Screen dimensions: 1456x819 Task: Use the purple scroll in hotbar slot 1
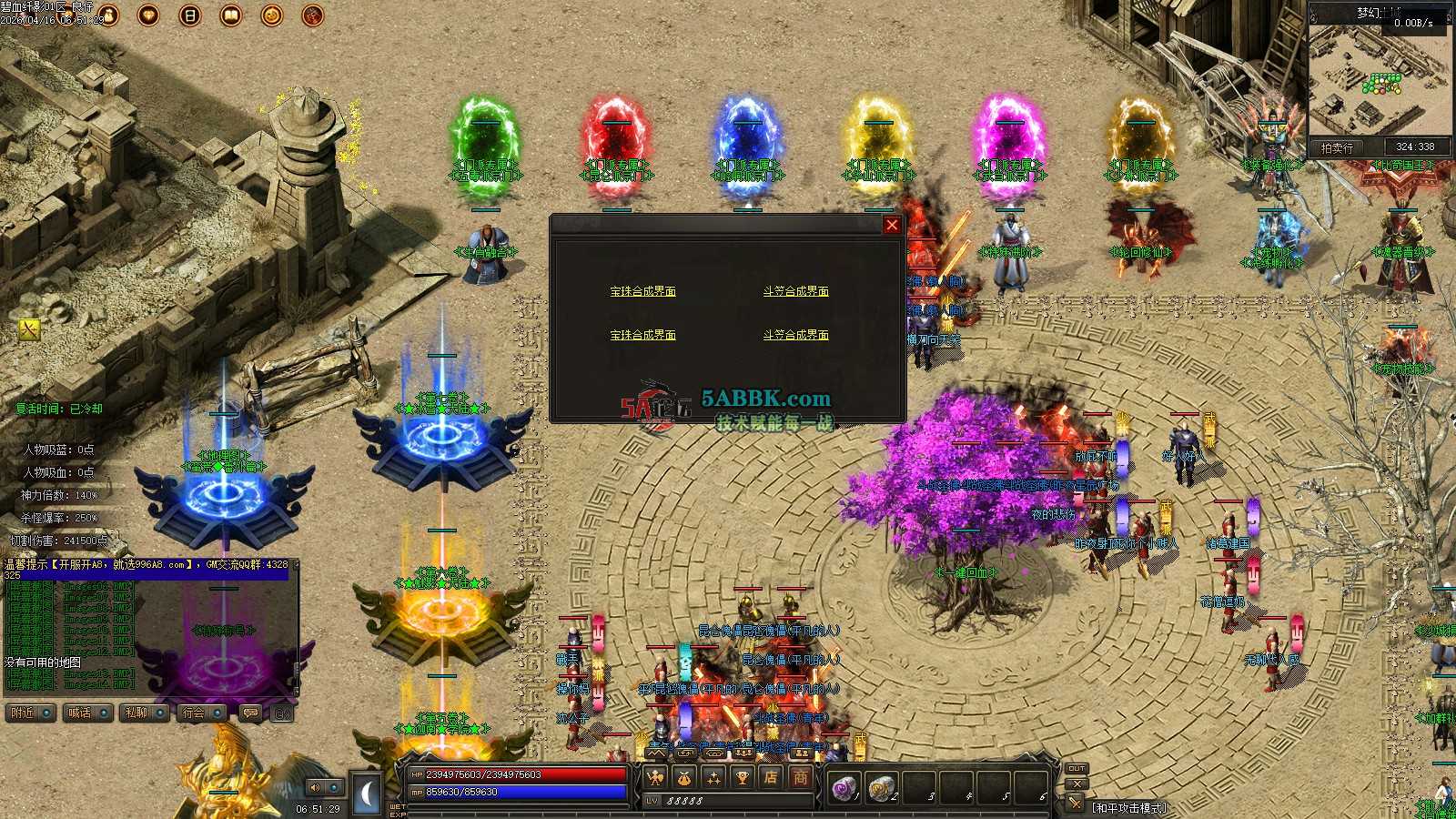click(844, 787)
